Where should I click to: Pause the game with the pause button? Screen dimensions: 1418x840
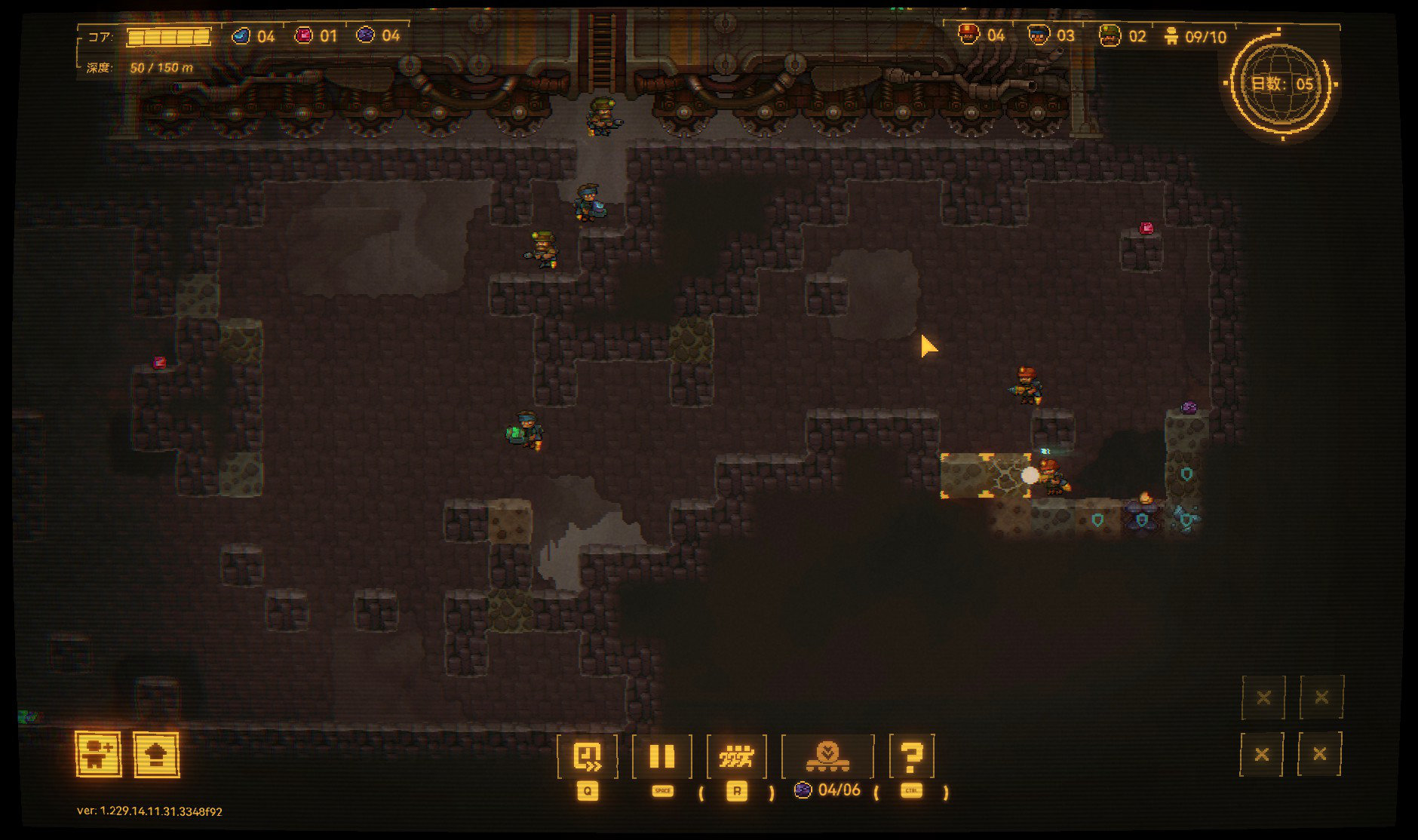pos(661,756)
